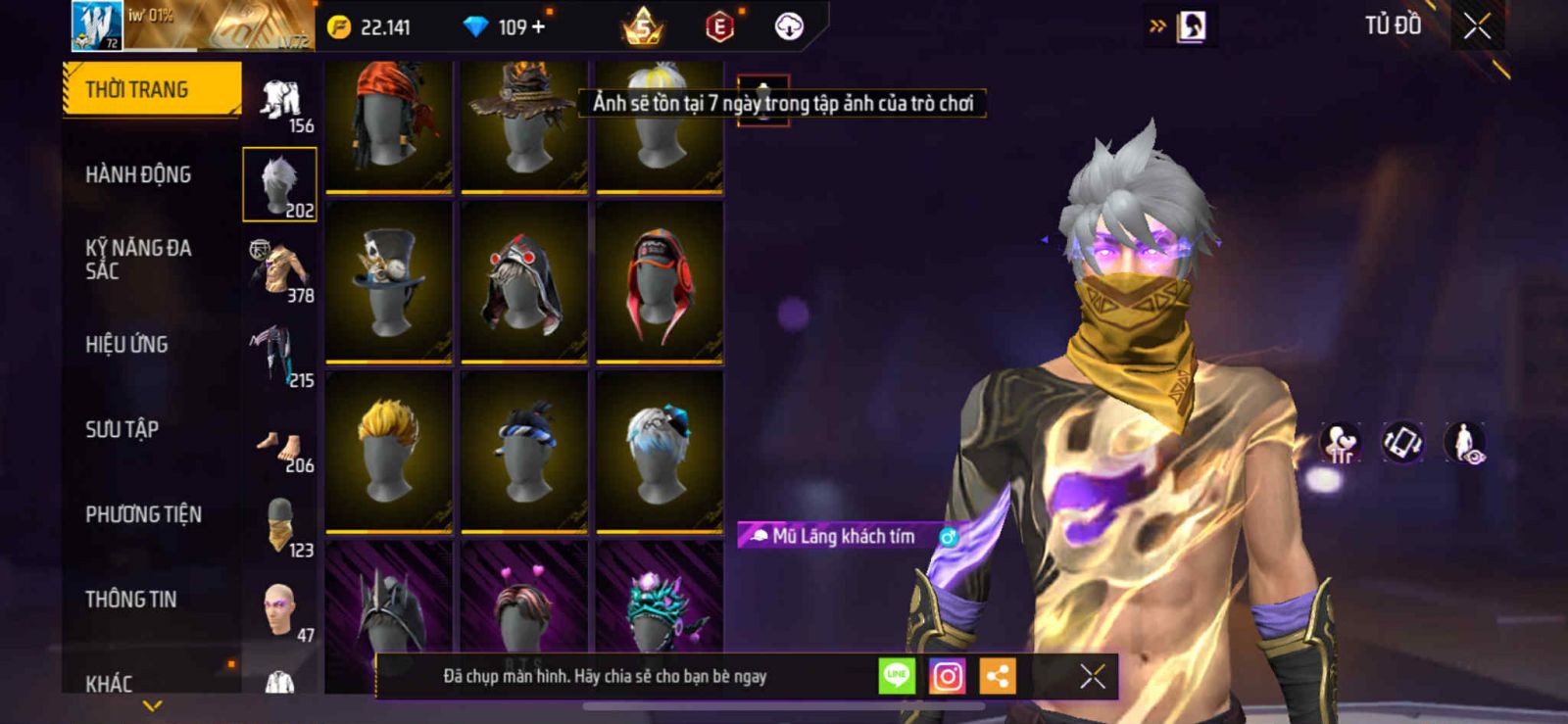Close the Tủ Đồ wardrobe screen
The image size is (1568, 724).
click(x=1478, y=27)
